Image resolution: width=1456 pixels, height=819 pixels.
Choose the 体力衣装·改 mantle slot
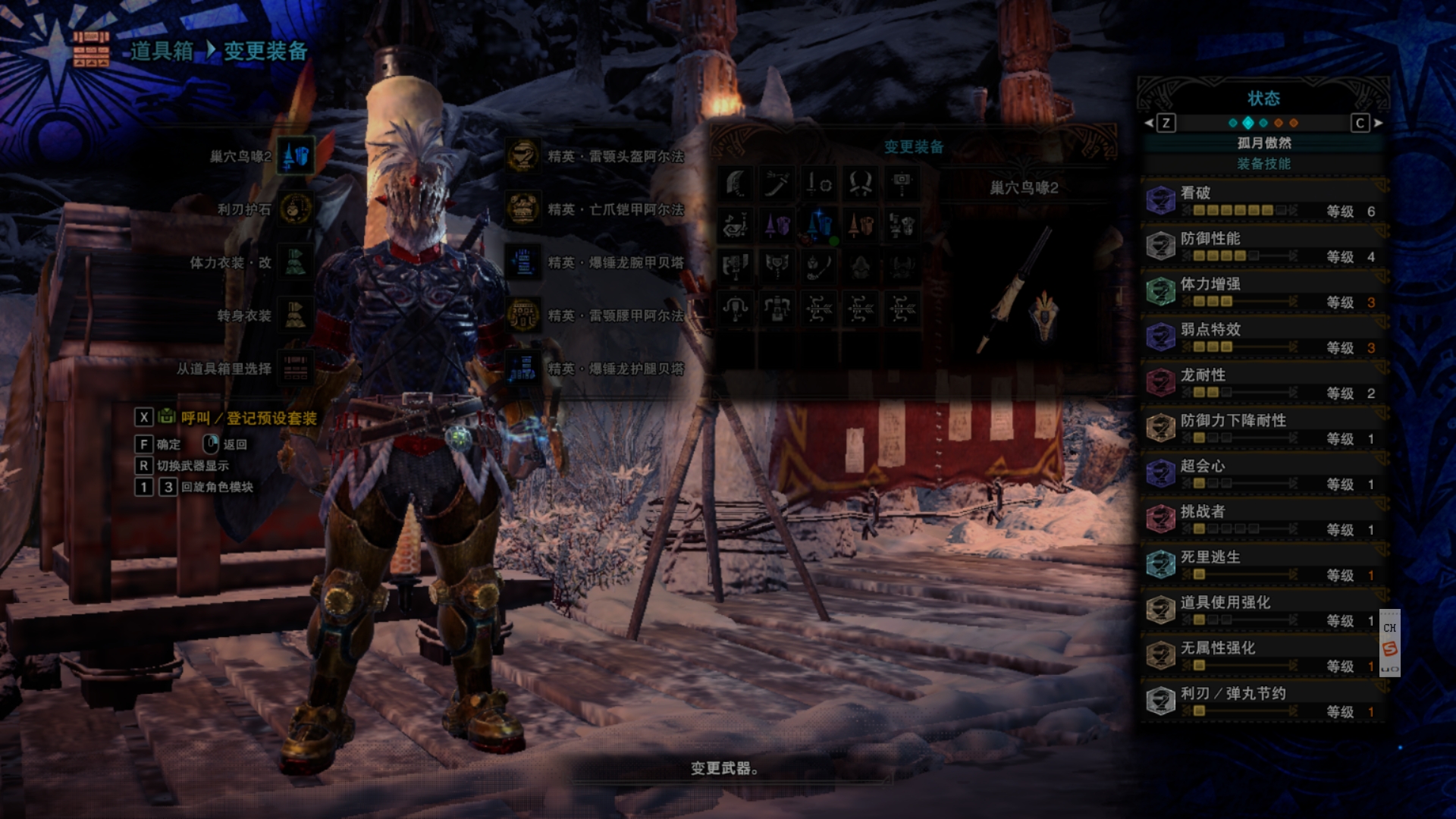point(295,262)
